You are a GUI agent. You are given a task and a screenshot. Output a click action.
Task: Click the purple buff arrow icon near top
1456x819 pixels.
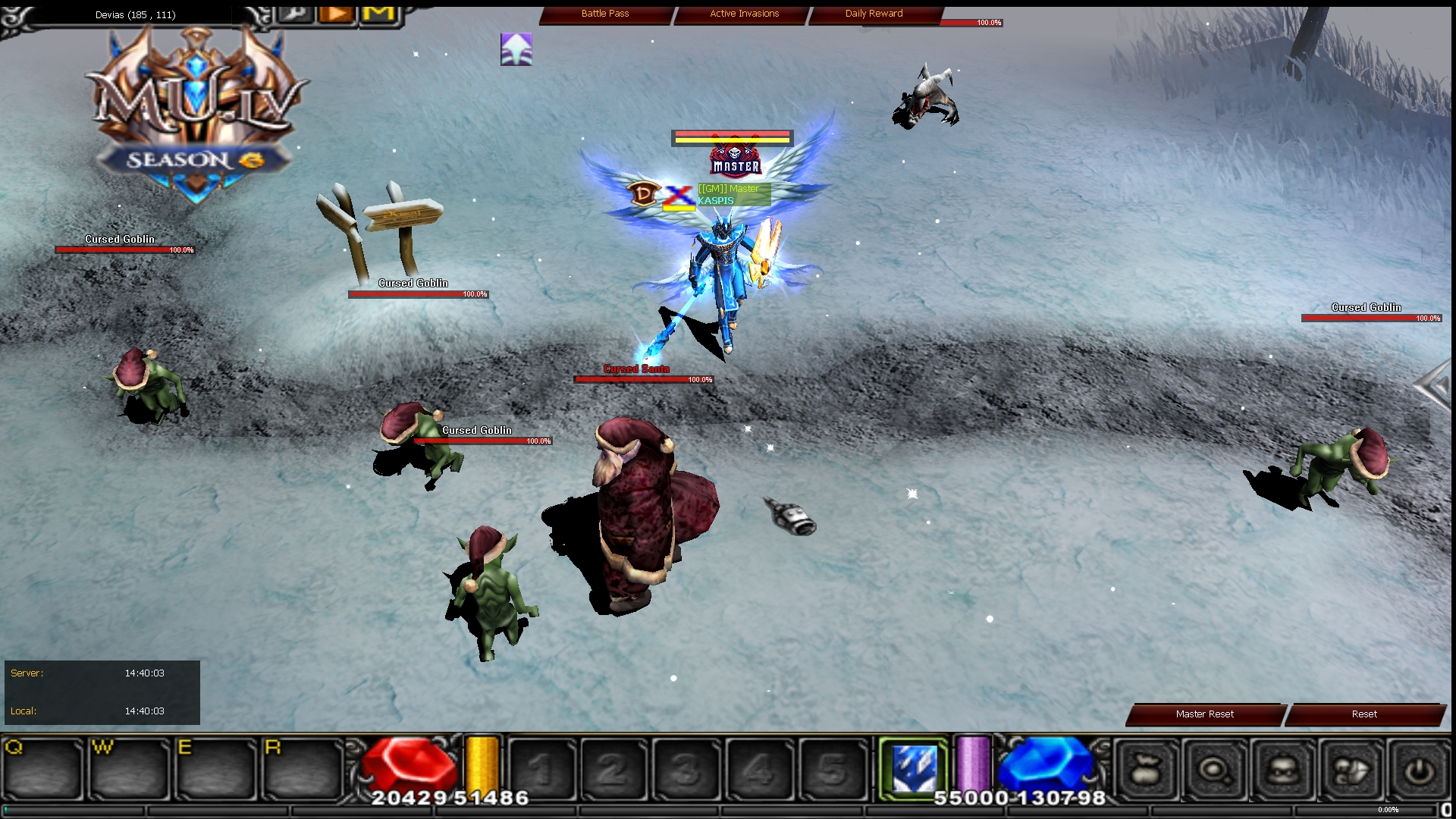point(516,49)
